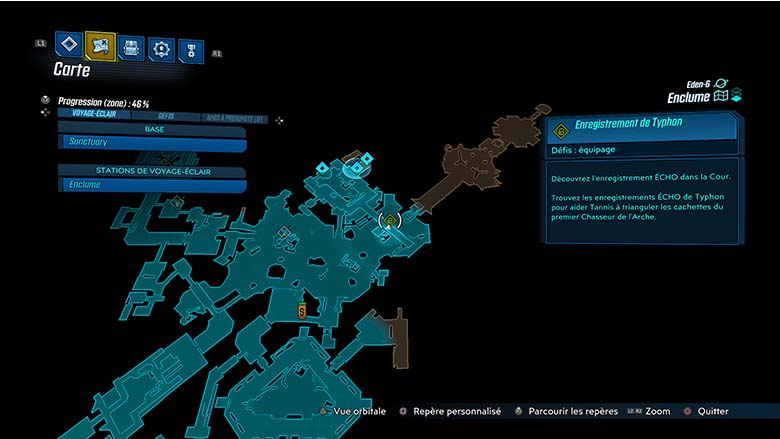Switch to the Inventory backpack tab
The image size is (780, 439).
click(x=131, y=47)
